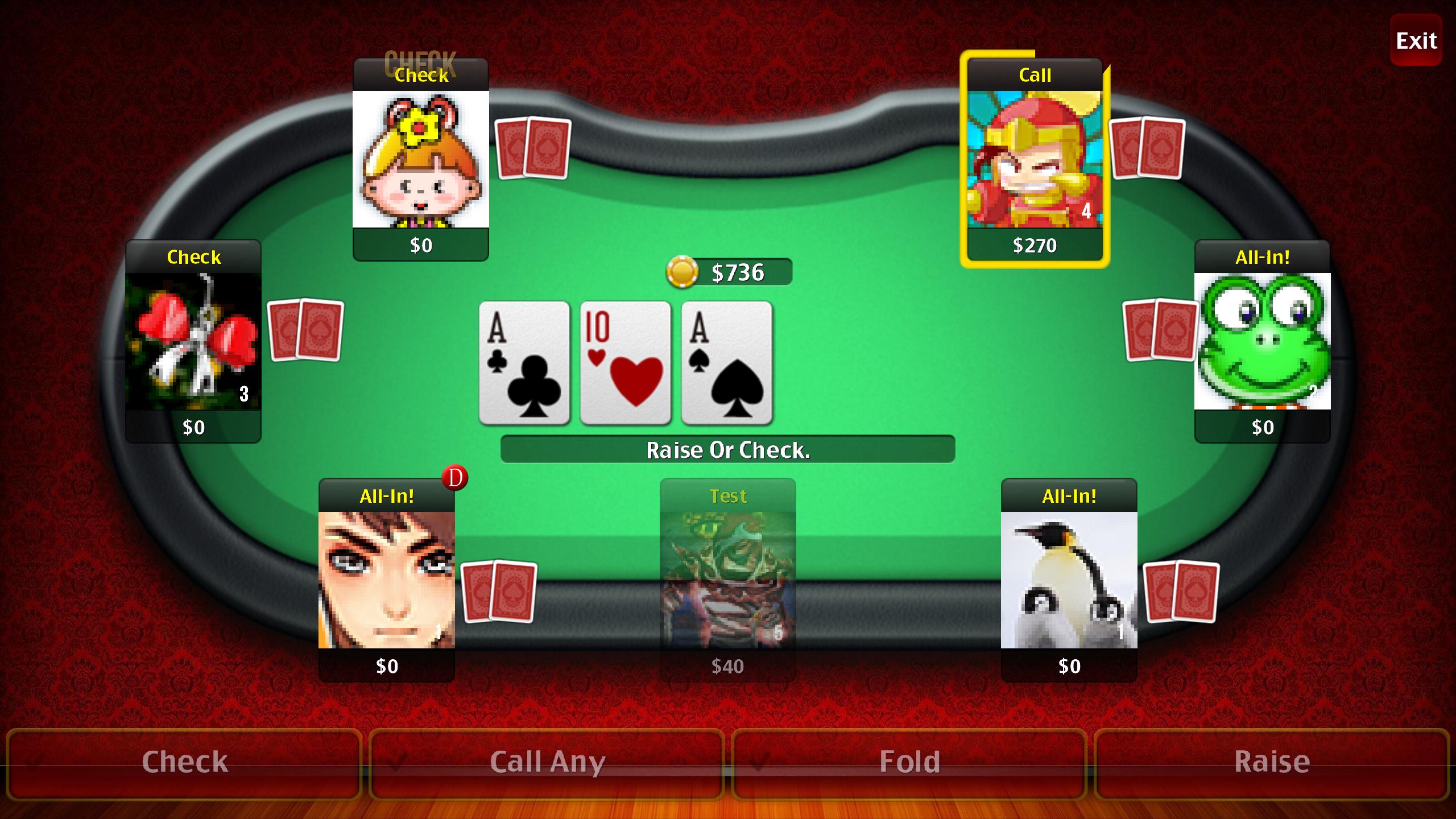Toggle the checkmark beside the Check button
Image resolution: width=1456 pixels, height=819 pixels.
[34, 761]
